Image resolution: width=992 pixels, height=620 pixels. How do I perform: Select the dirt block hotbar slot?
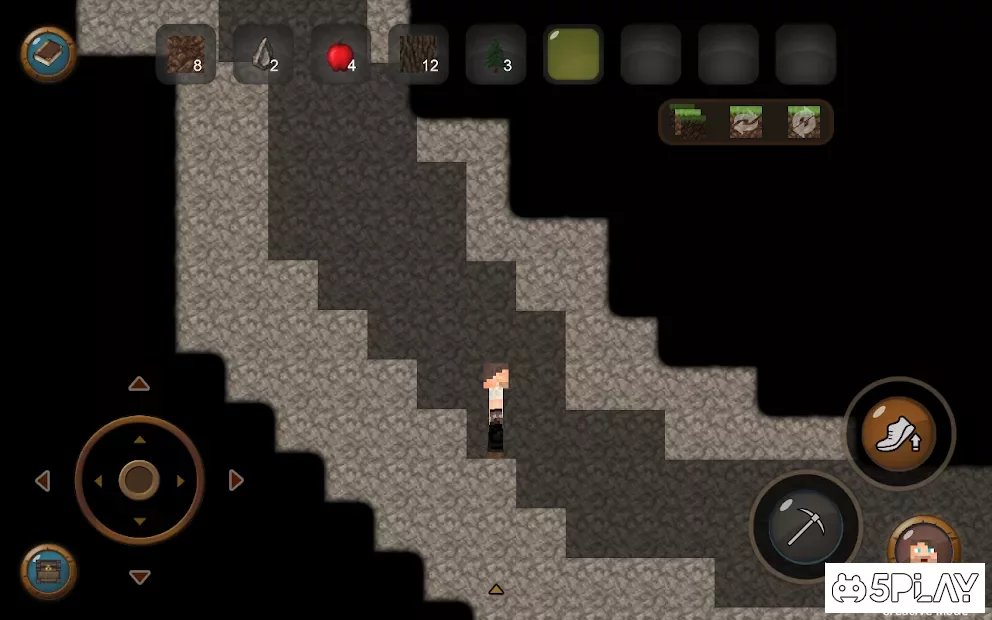(185, 54)
